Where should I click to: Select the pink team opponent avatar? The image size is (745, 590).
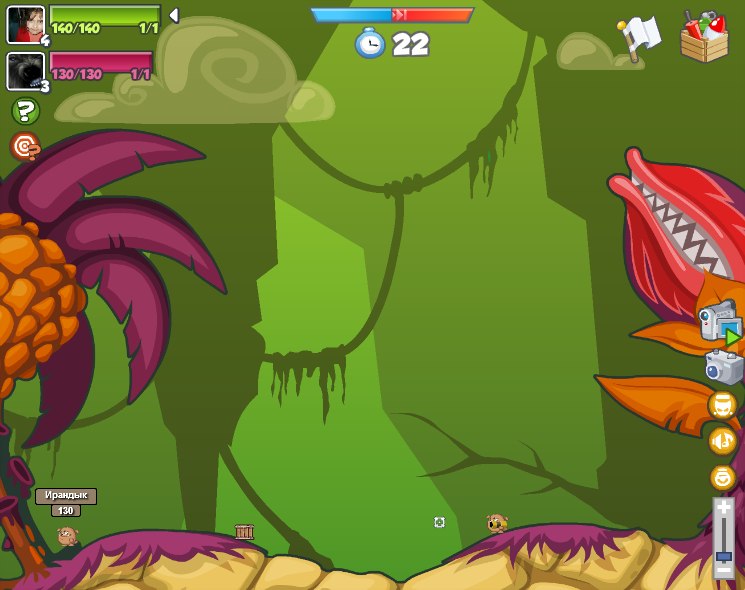point(24,71)
